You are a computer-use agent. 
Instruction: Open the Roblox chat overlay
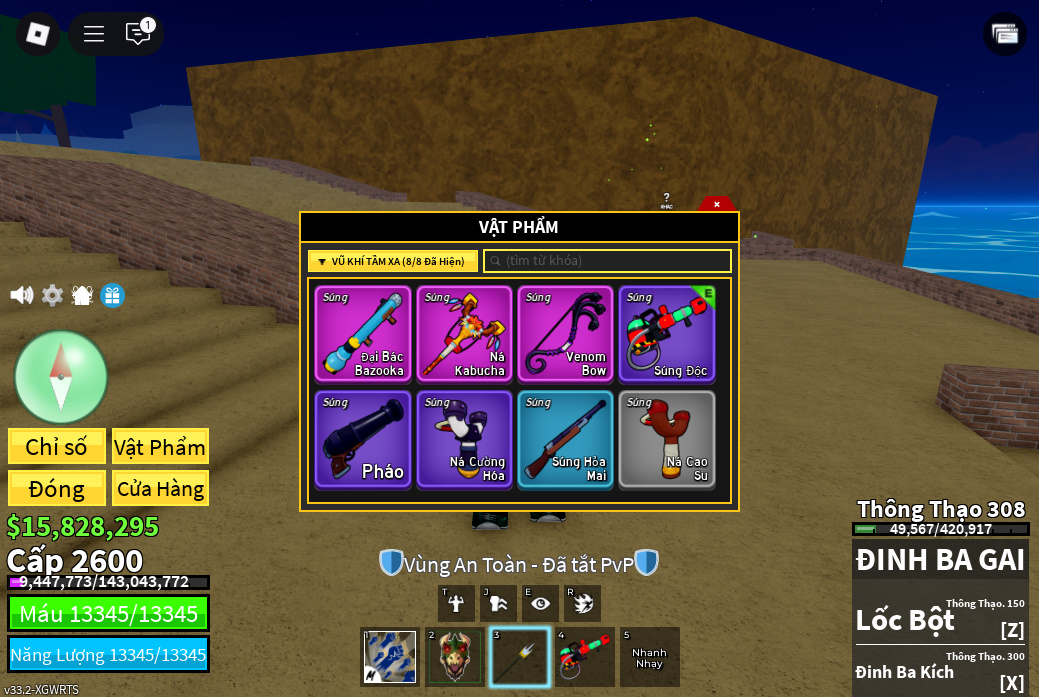[x=138, y=34]
